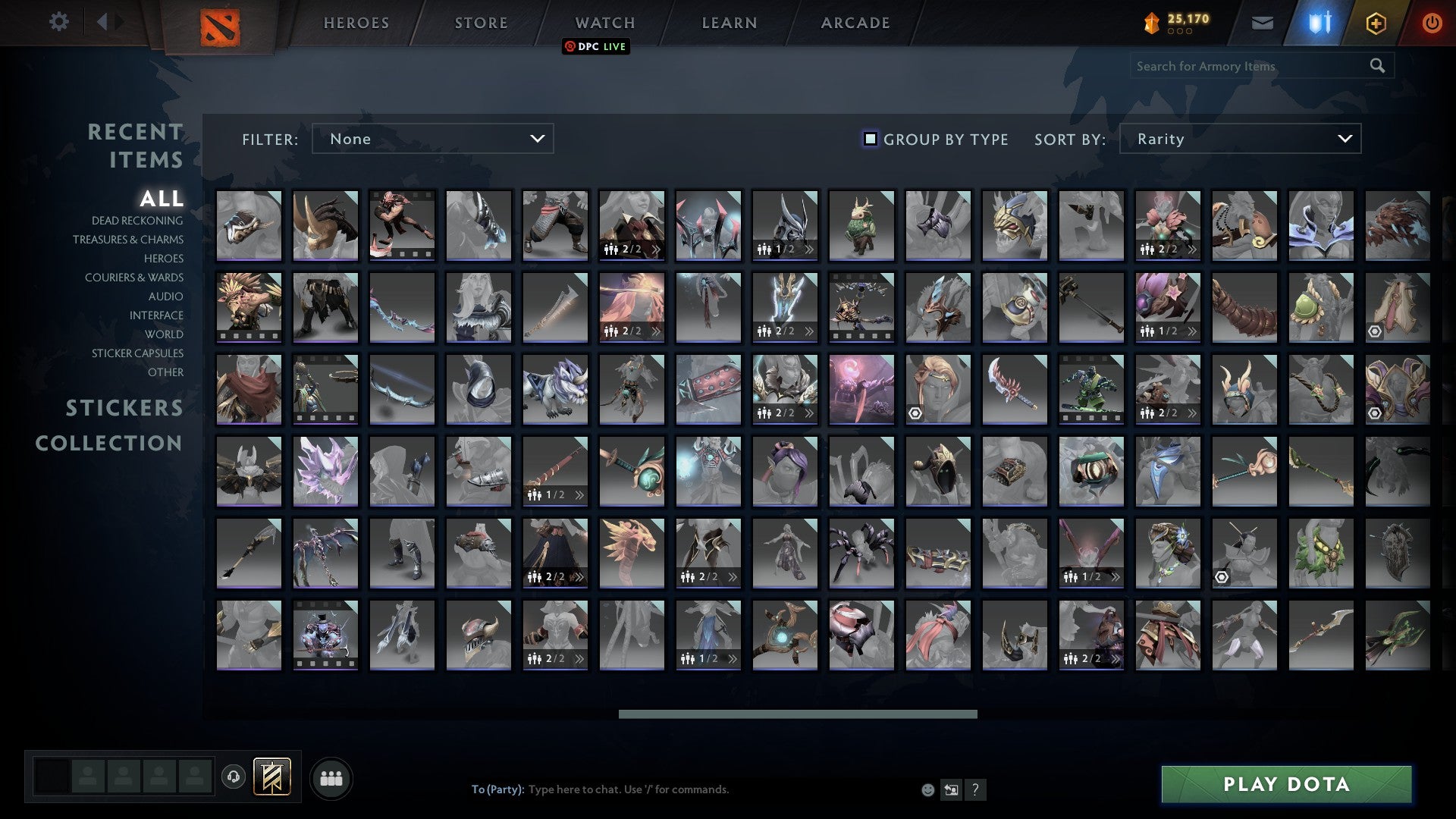The width and height of the screenshot is (1456, 819).
Task: Open the settings gear icon
Action: [59, 21]
